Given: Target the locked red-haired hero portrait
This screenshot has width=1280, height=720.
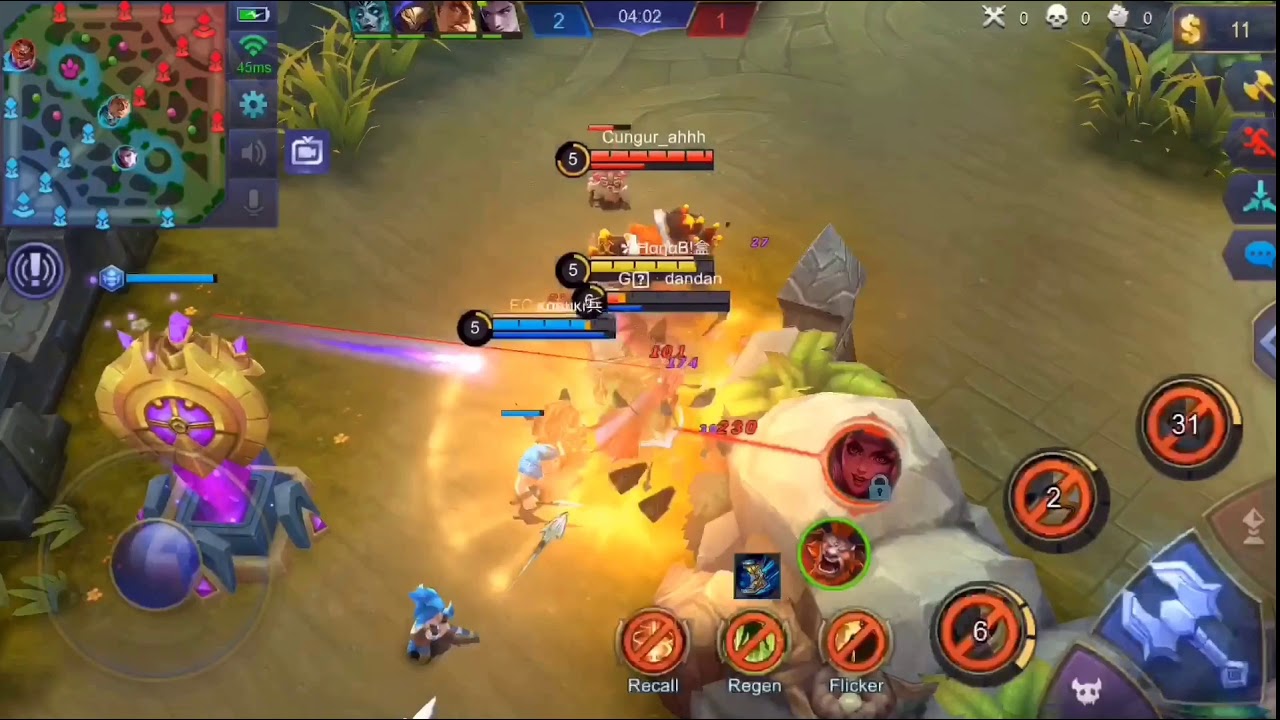Looking at the screenshot, I should [862, 462].
